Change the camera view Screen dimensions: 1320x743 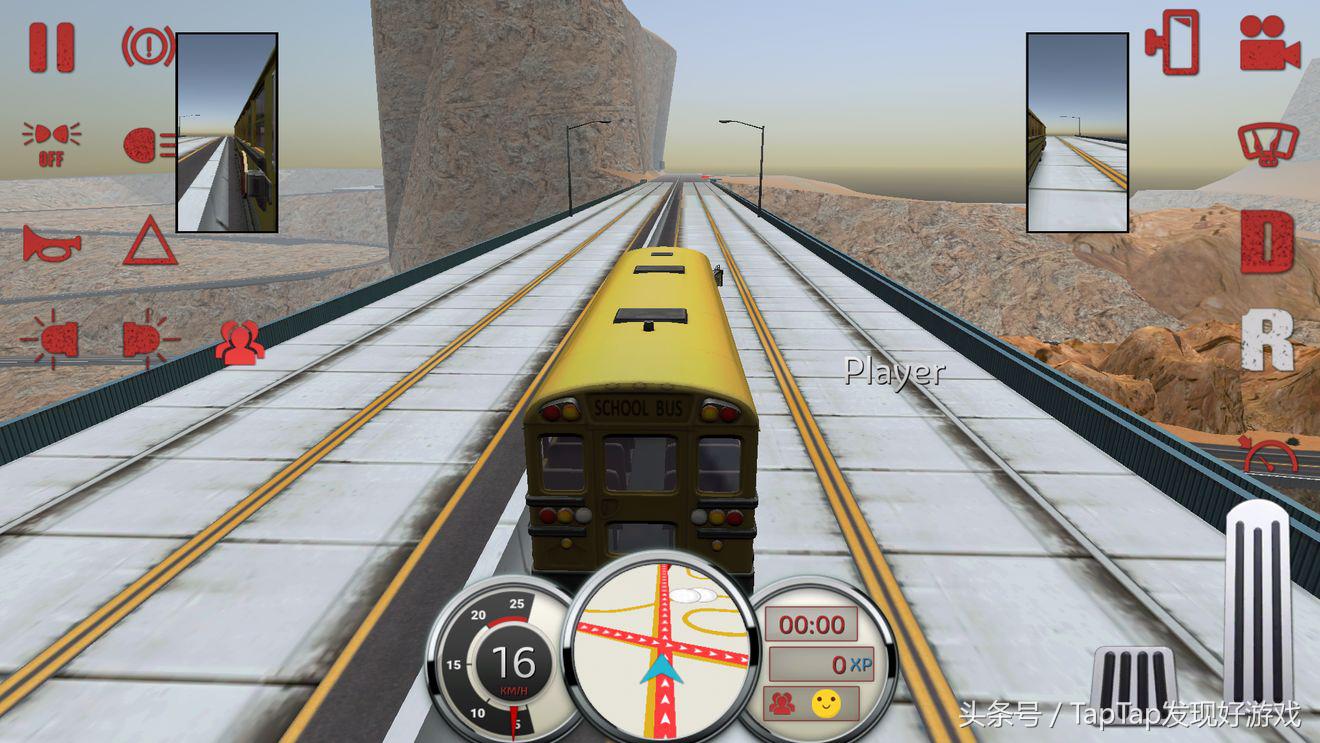click(1269, 43)
